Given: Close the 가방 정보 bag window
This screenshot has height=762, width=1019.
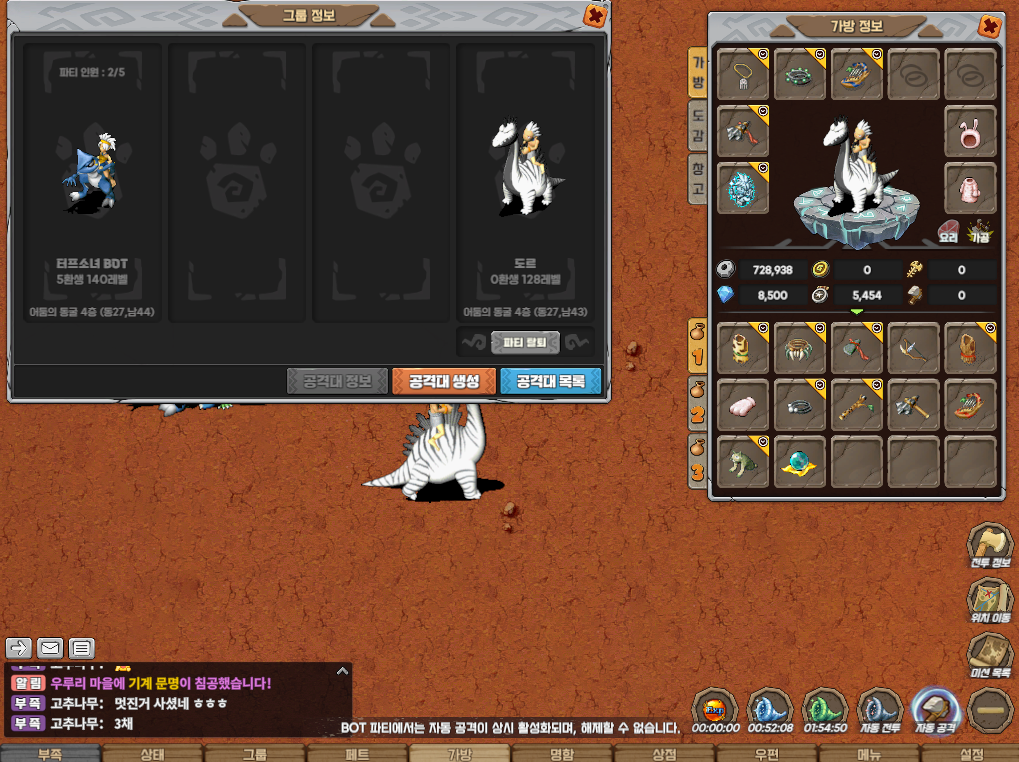Looking at the screenshot, I should [x=989, y=27].
